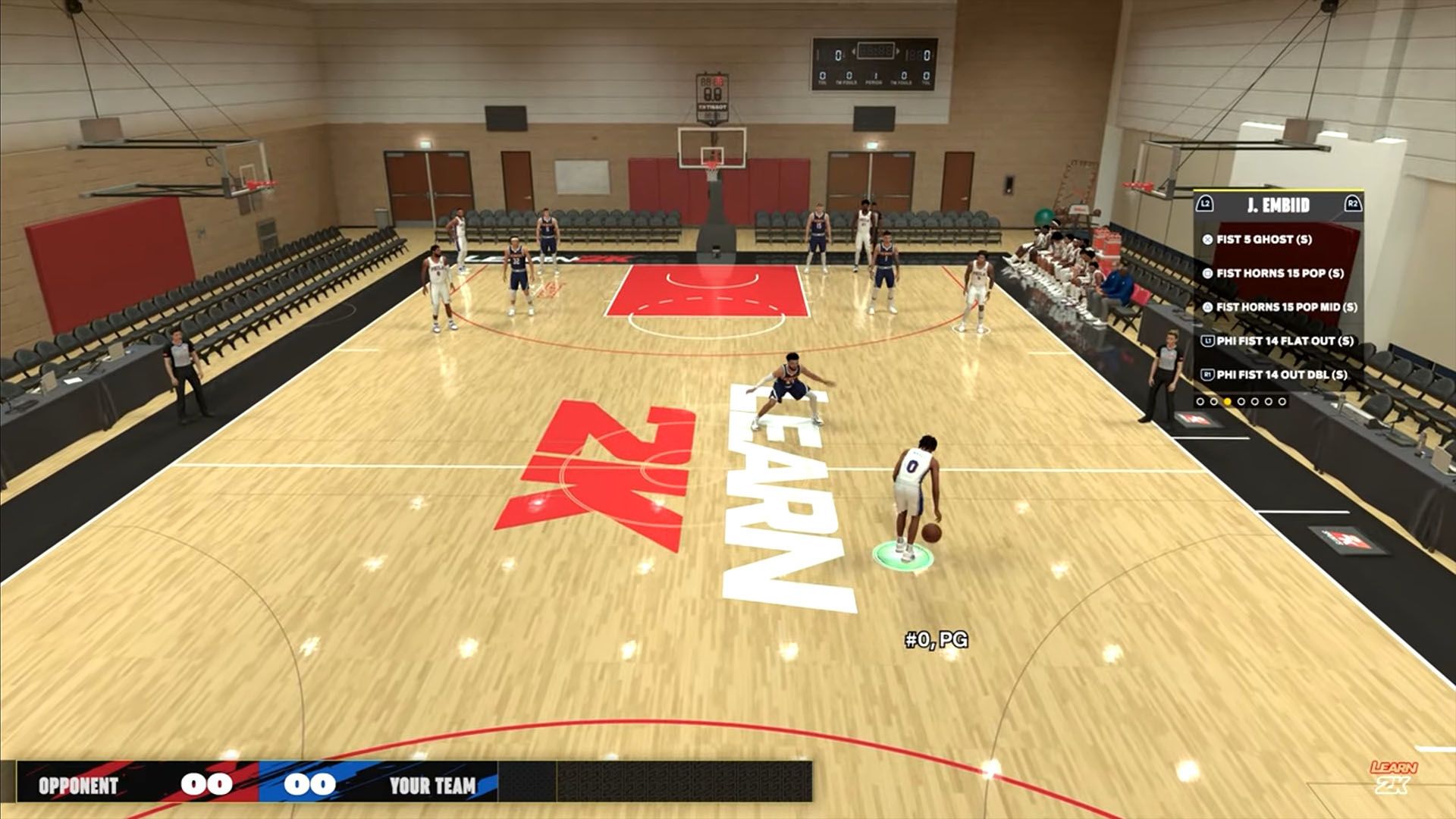
Task: Select the L1 icon beside PHI FIST 14 FLAT OUT
Action: (x=1207, y=340)
